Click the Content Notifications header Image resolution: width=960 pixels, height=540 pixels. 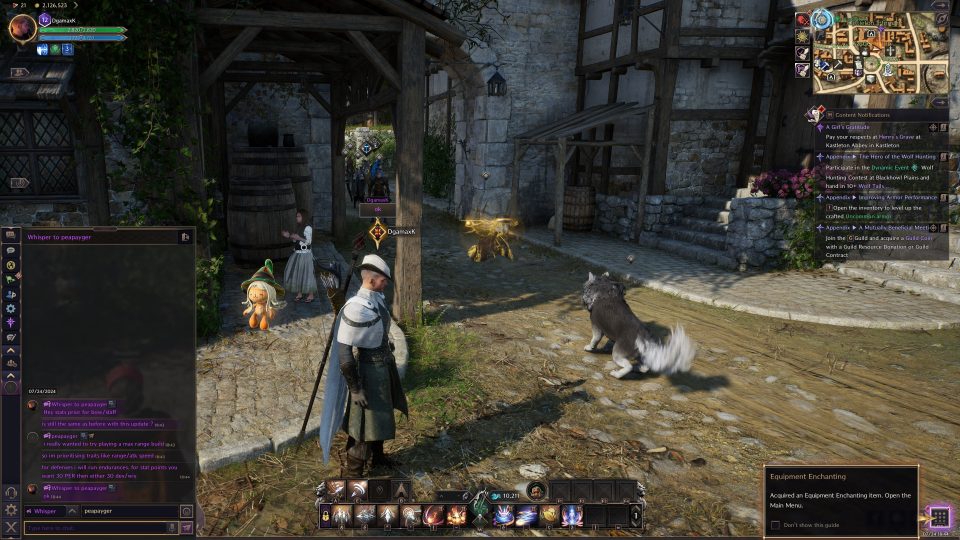(862, 115)
